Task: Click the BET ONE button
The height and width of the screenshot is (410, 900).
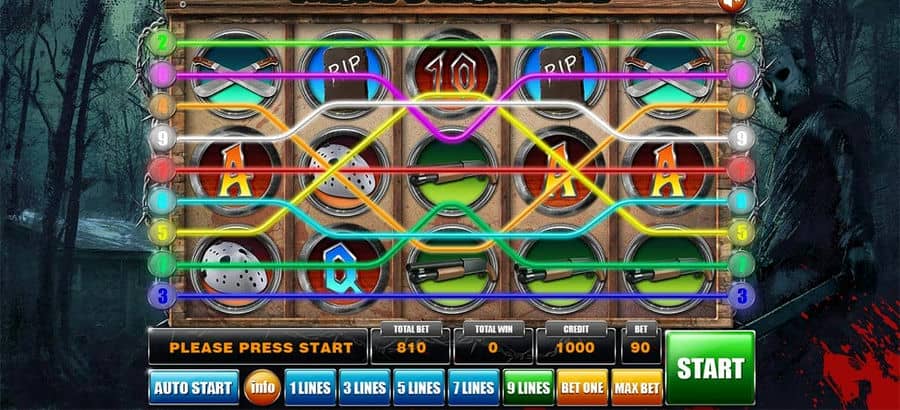Action: [581, 387]
